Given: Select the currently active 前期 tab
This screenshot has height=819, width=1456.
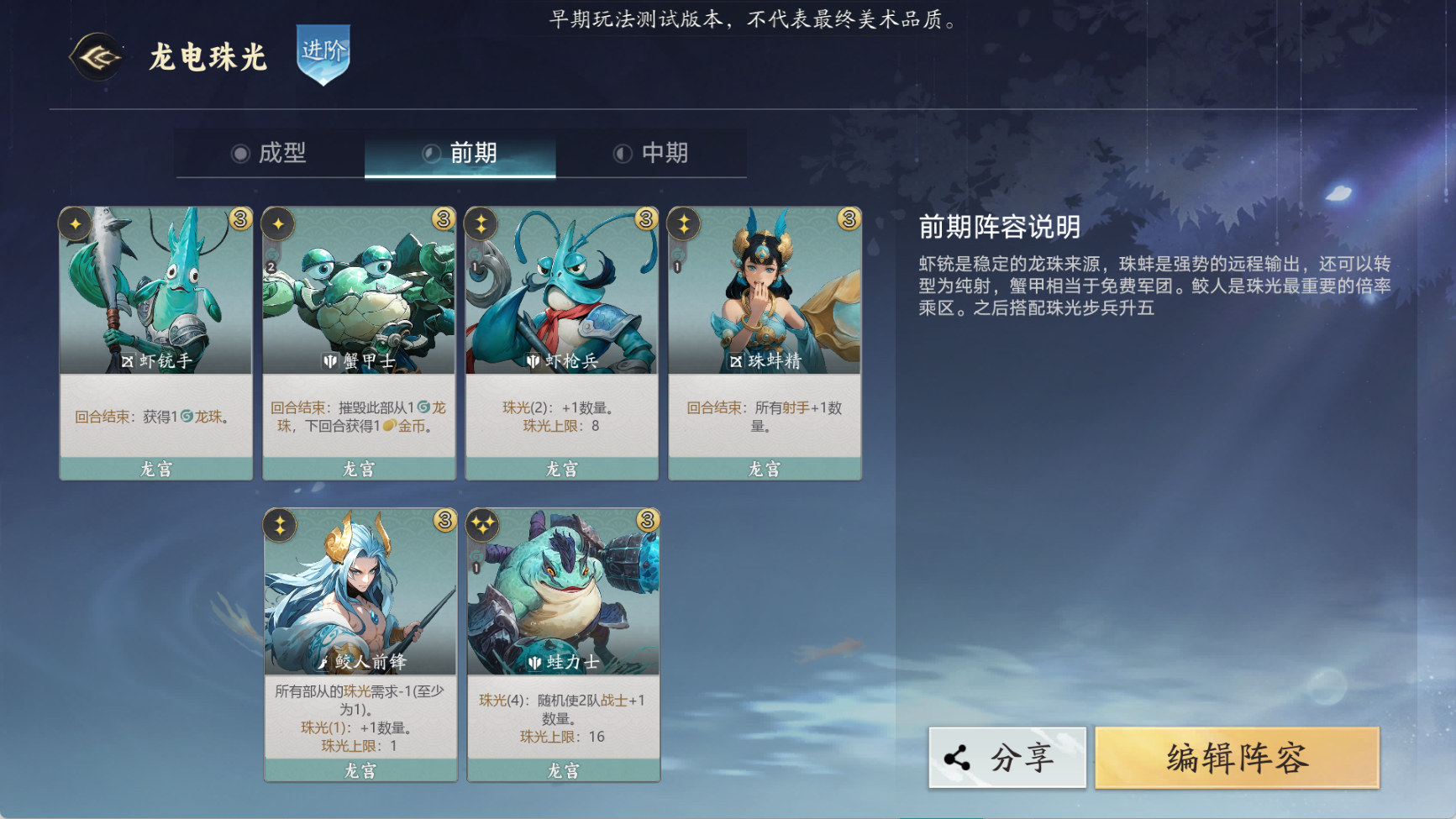Looking at the screenshot, I should (x=460, y=153).
